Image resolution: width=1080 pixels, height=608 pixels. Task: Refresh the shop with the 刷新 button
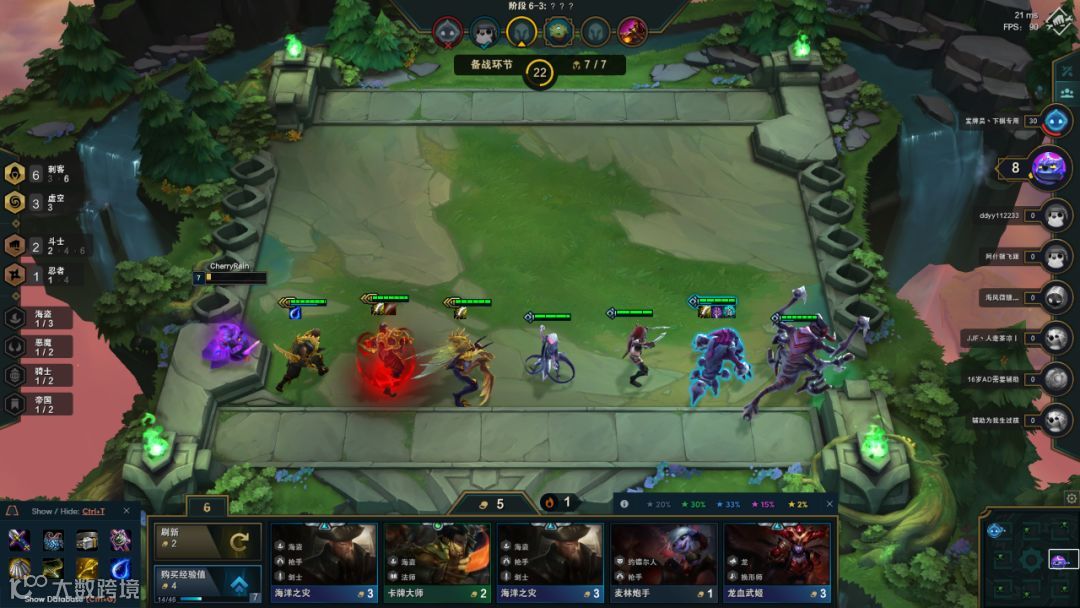(205, 542)
